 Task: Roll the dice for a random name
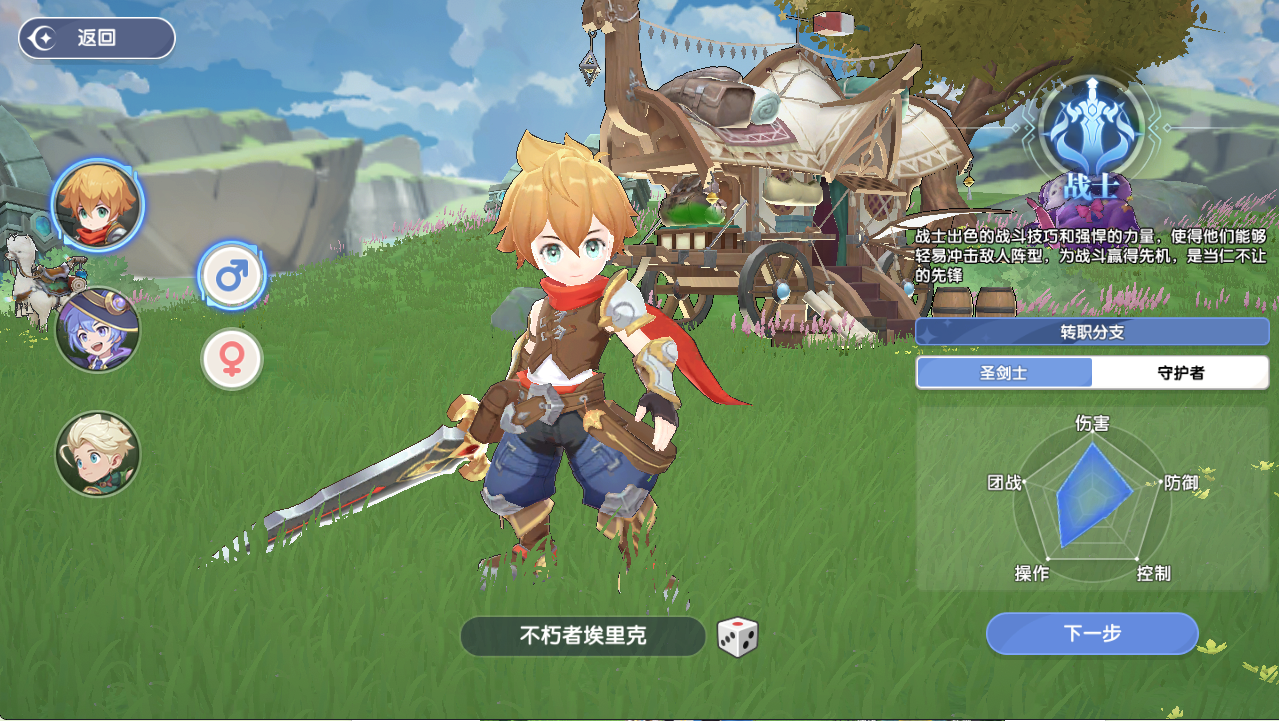[x=738, y=637]
